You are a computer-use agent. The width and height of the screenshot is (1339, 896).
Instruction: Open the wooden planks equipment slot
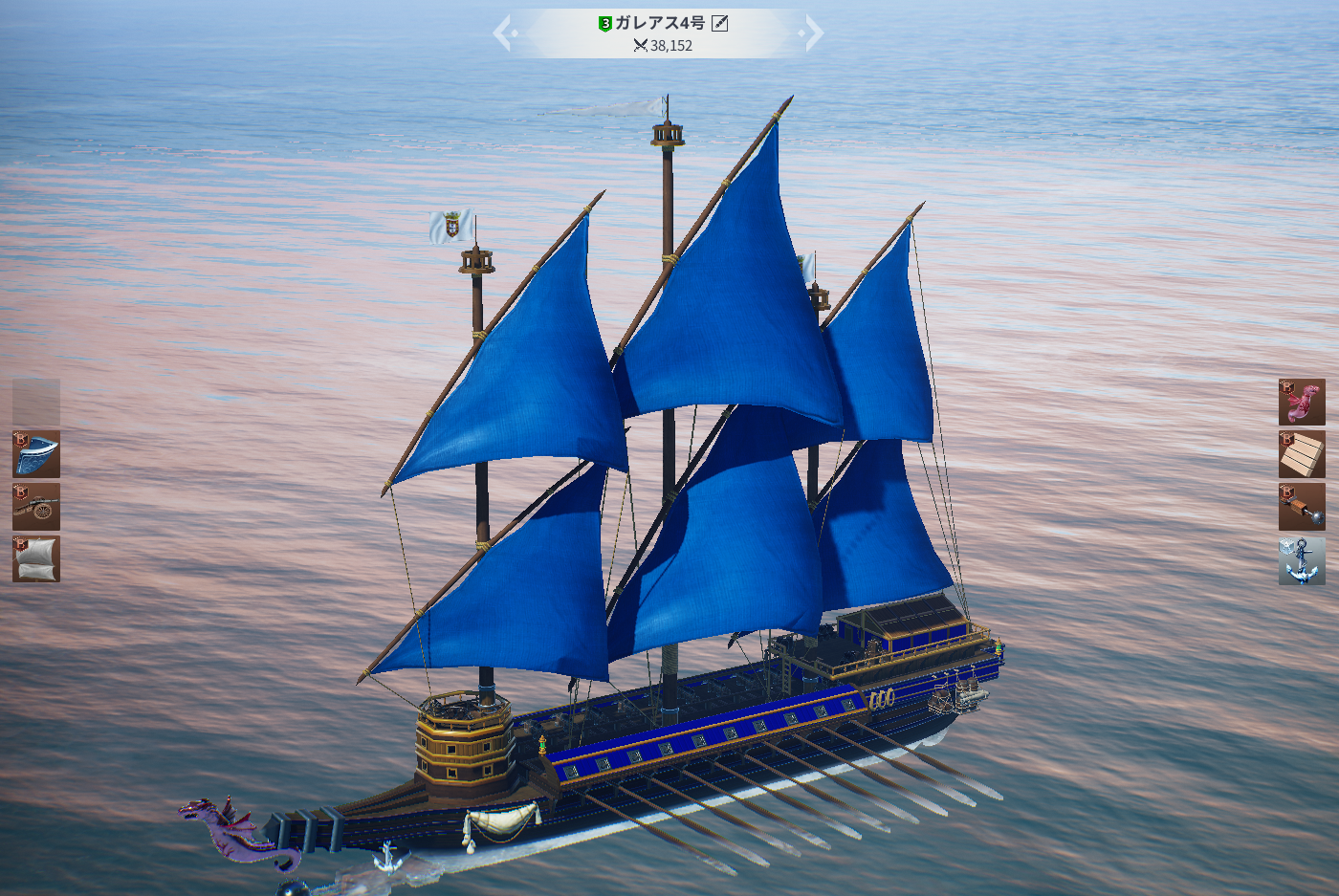coord(1302,454)
